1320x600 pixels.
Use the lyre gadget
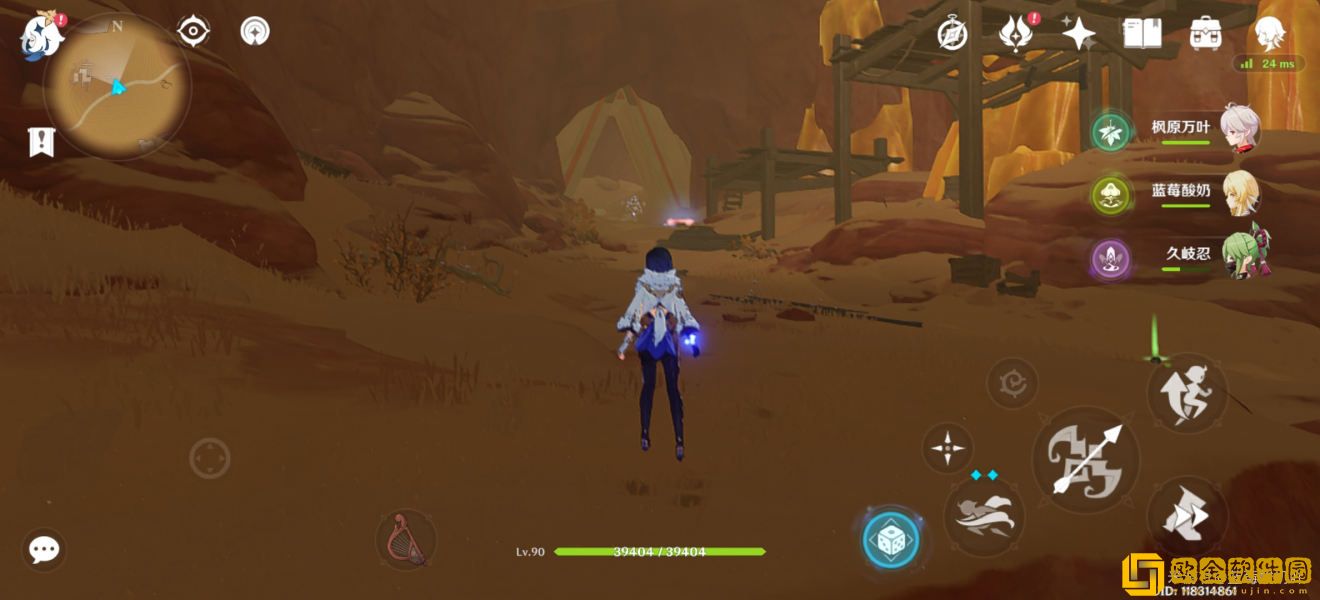[x=406, y=540]
